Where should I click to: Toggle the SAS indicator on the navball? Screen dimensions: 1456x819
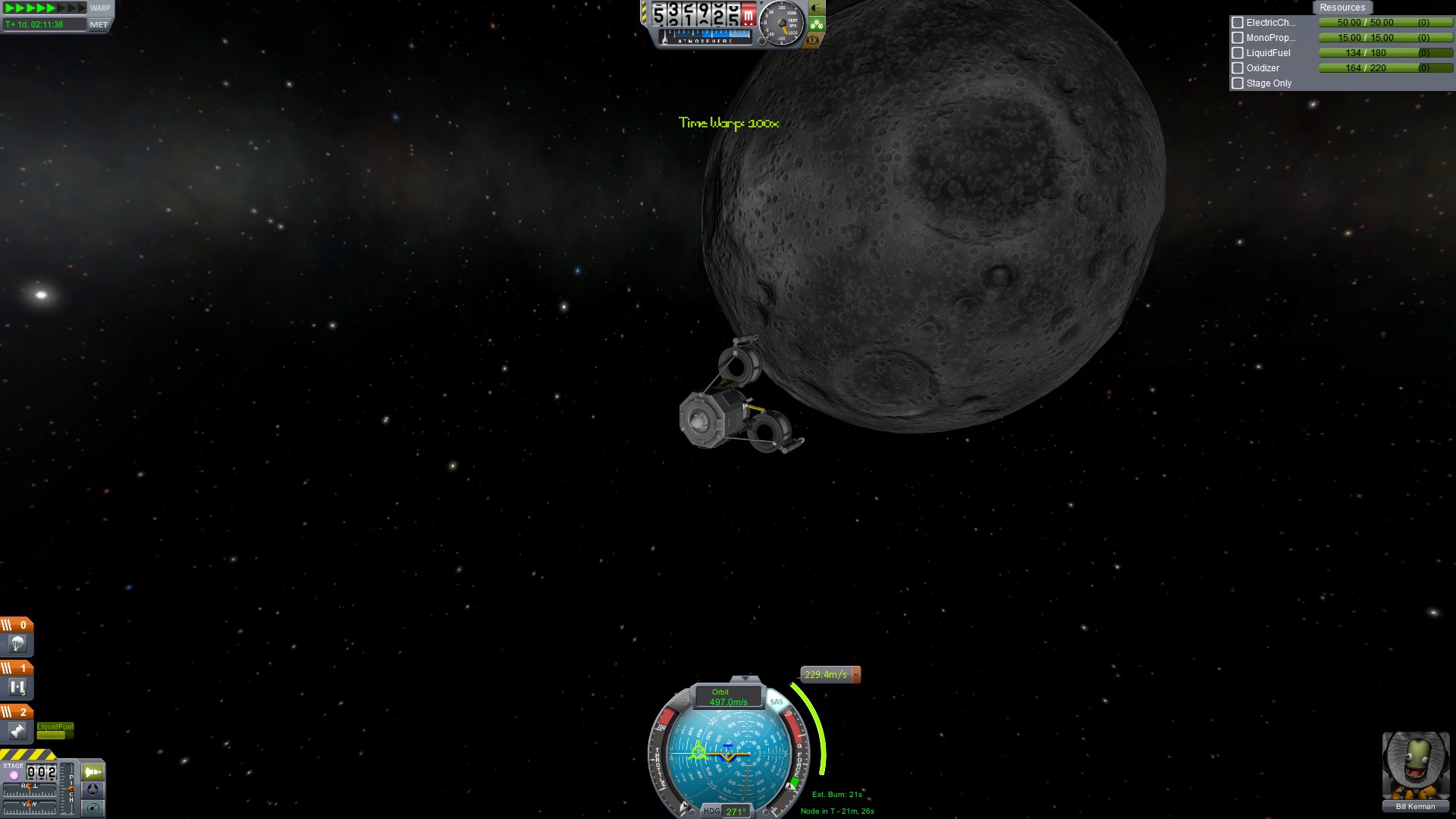pos(776,701)
